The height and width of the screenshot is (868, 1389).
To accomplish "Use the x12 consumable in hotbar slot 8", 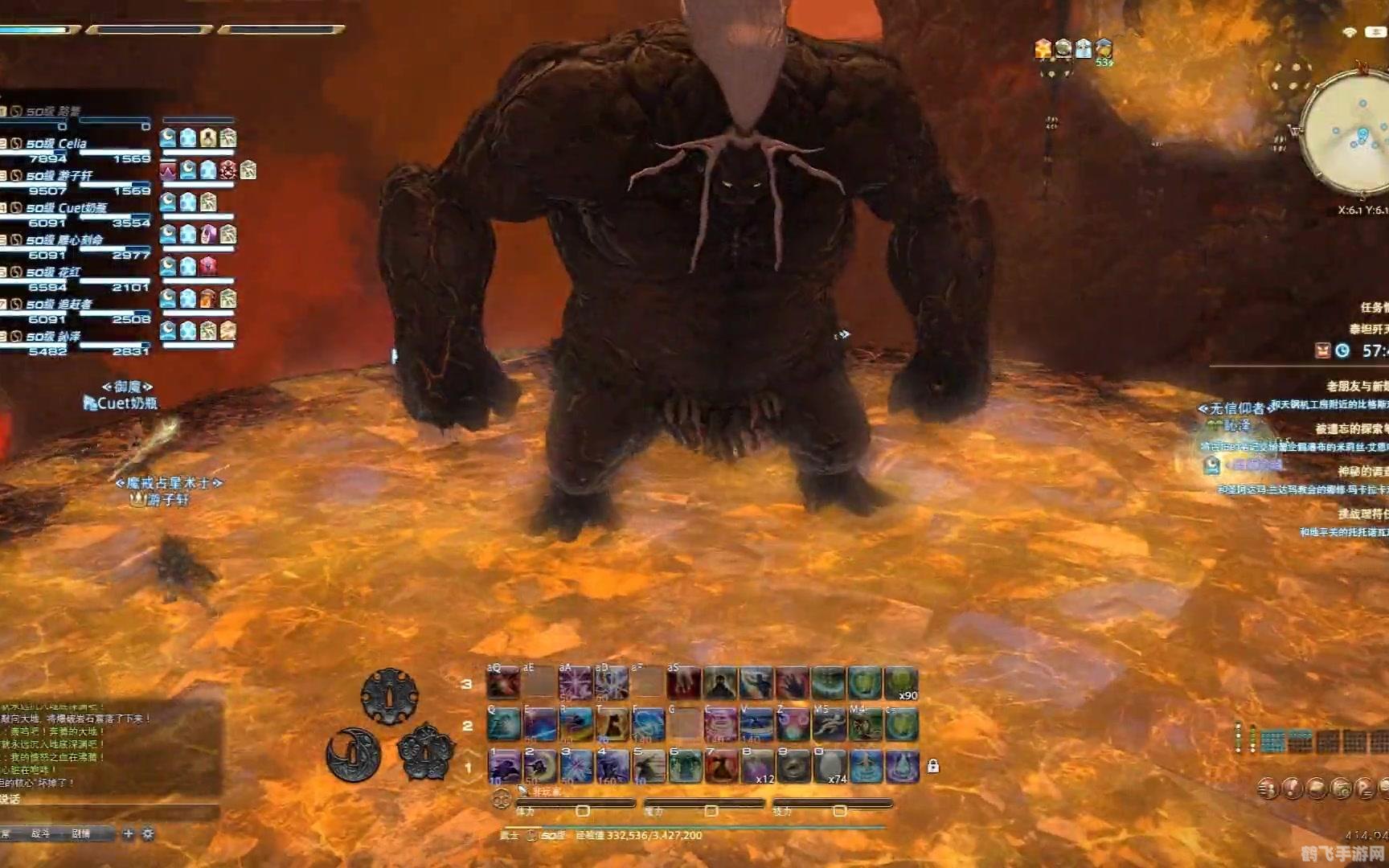I will 756,765.
